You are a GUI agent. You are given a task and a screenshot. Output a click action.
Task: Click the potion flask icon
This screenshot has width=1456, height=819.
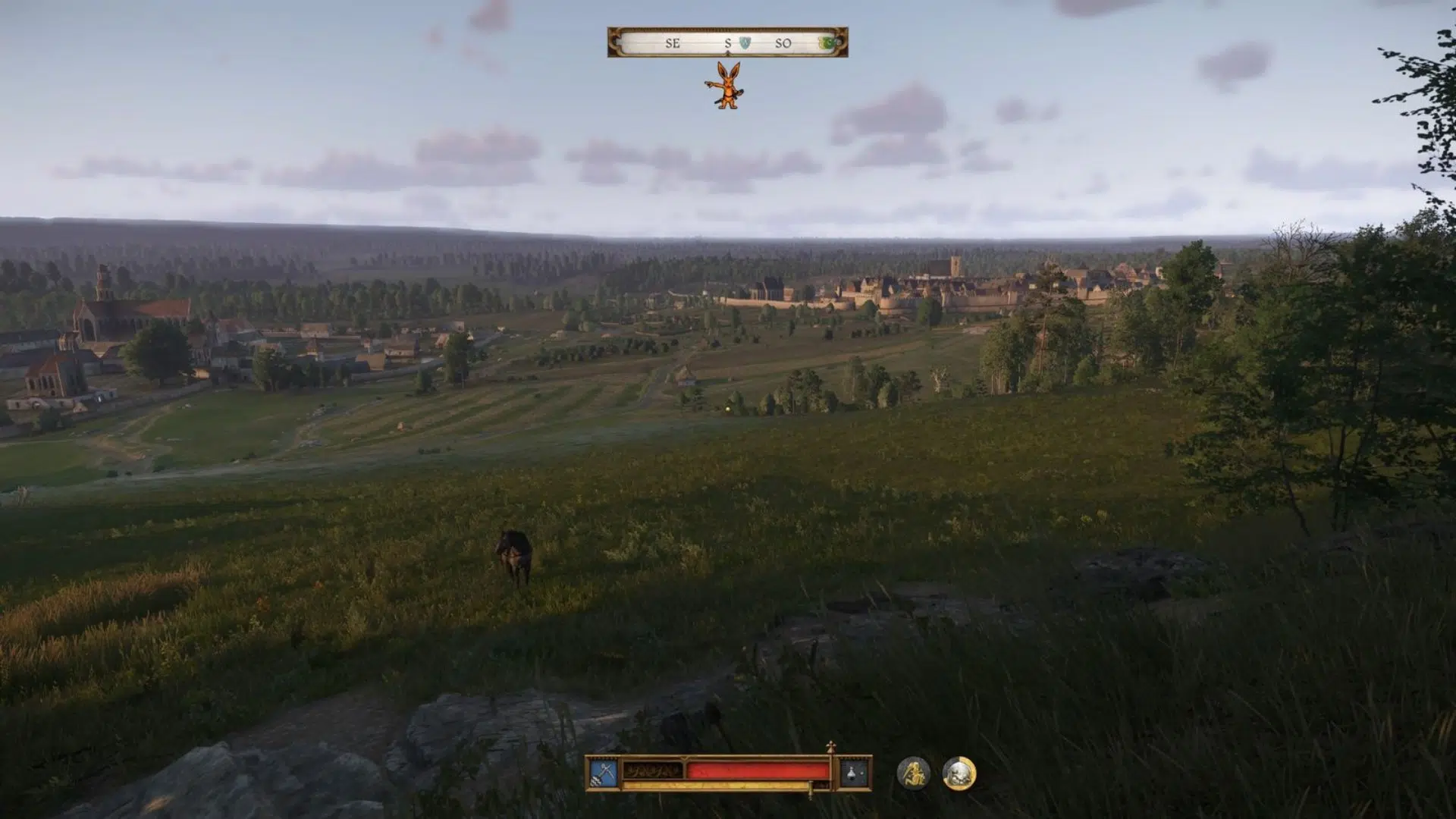[855, 773]
